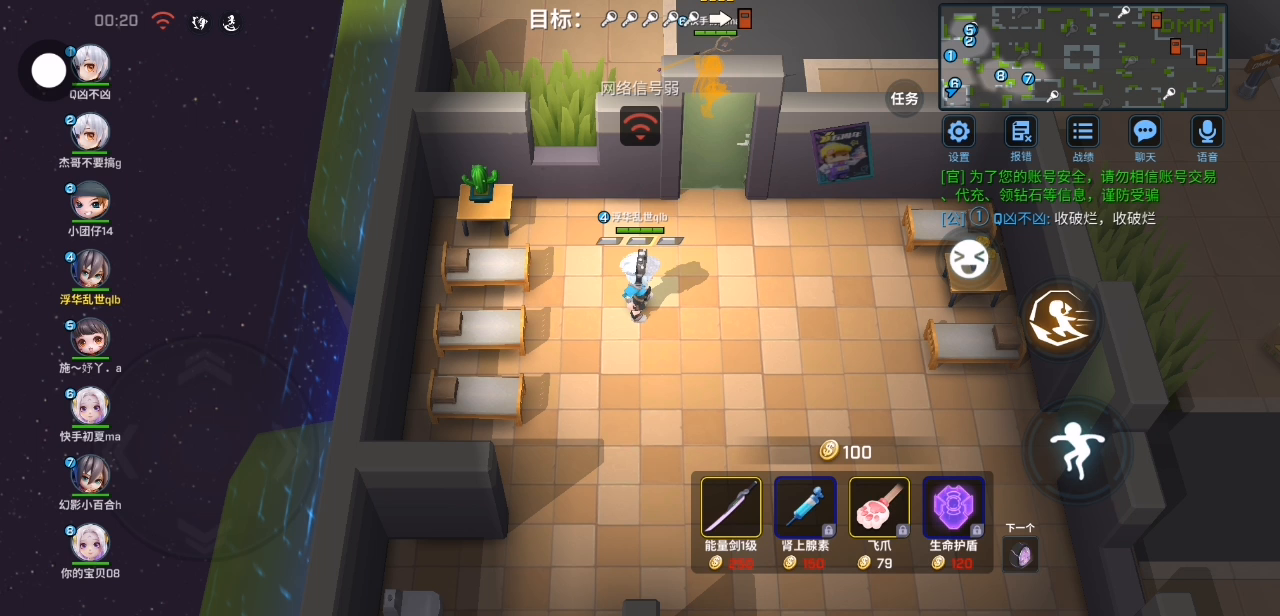Open the 报错 bug report button
Image resolution: width=1280 pixels, height=616 pixels.
tap(1021, 131)
